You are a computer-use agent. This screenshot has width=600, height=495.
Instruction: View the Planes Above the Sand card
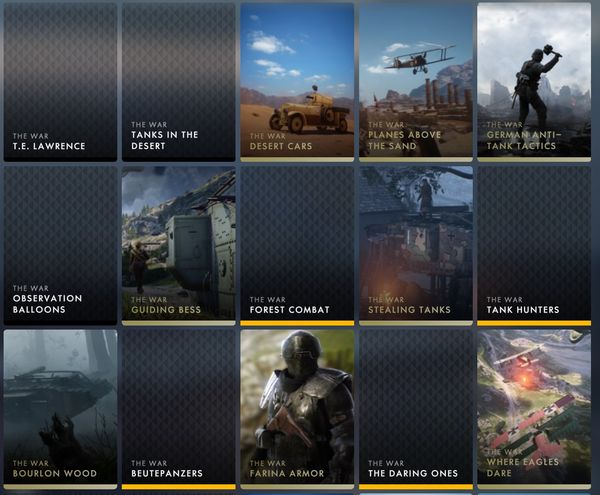tap(415, 80)
